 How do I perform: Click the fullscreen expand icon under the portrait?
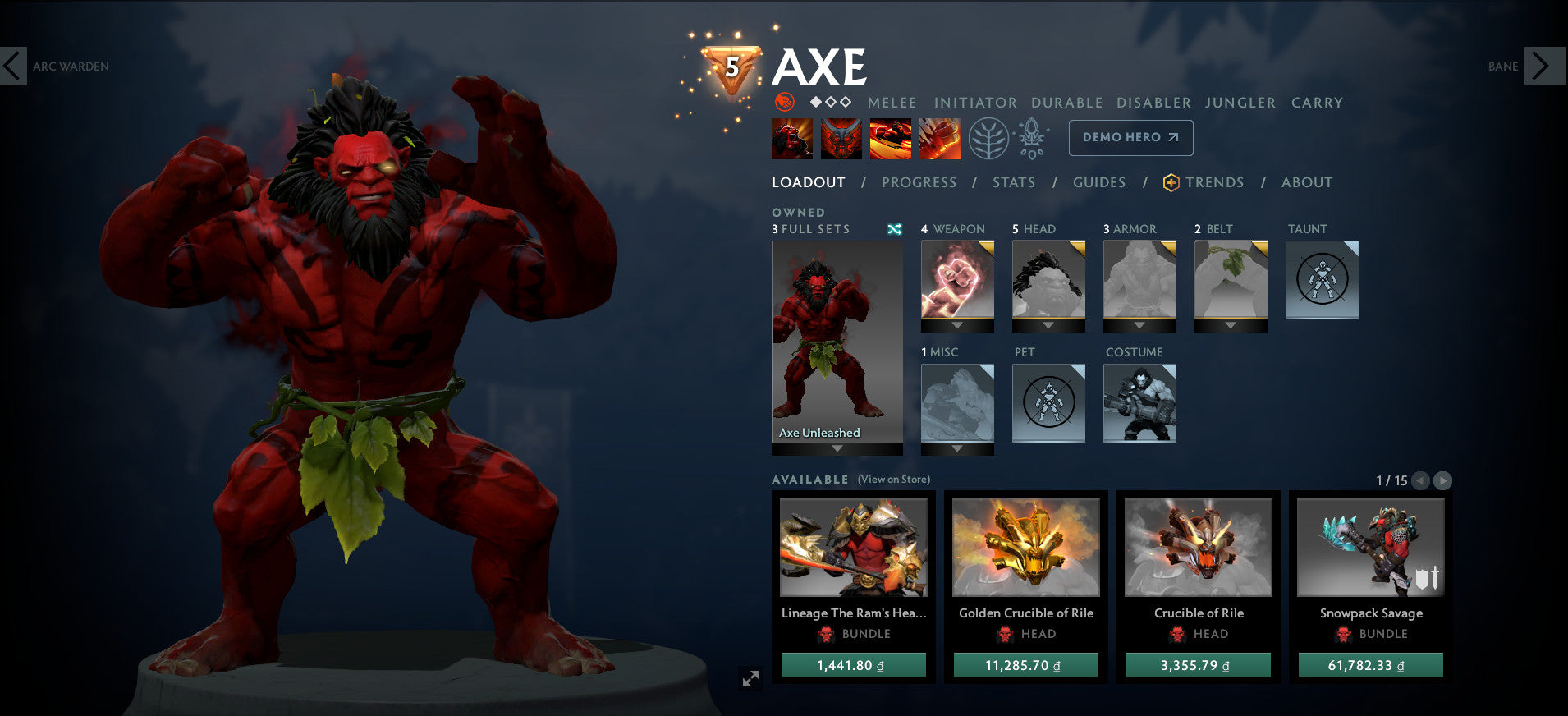(x=750, y=677)
